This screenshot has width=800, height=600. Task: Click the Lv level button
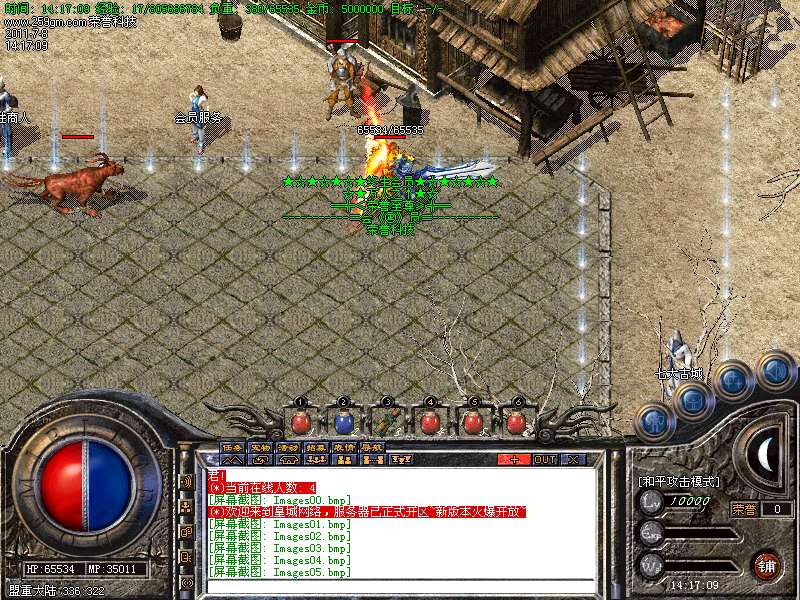651,501
